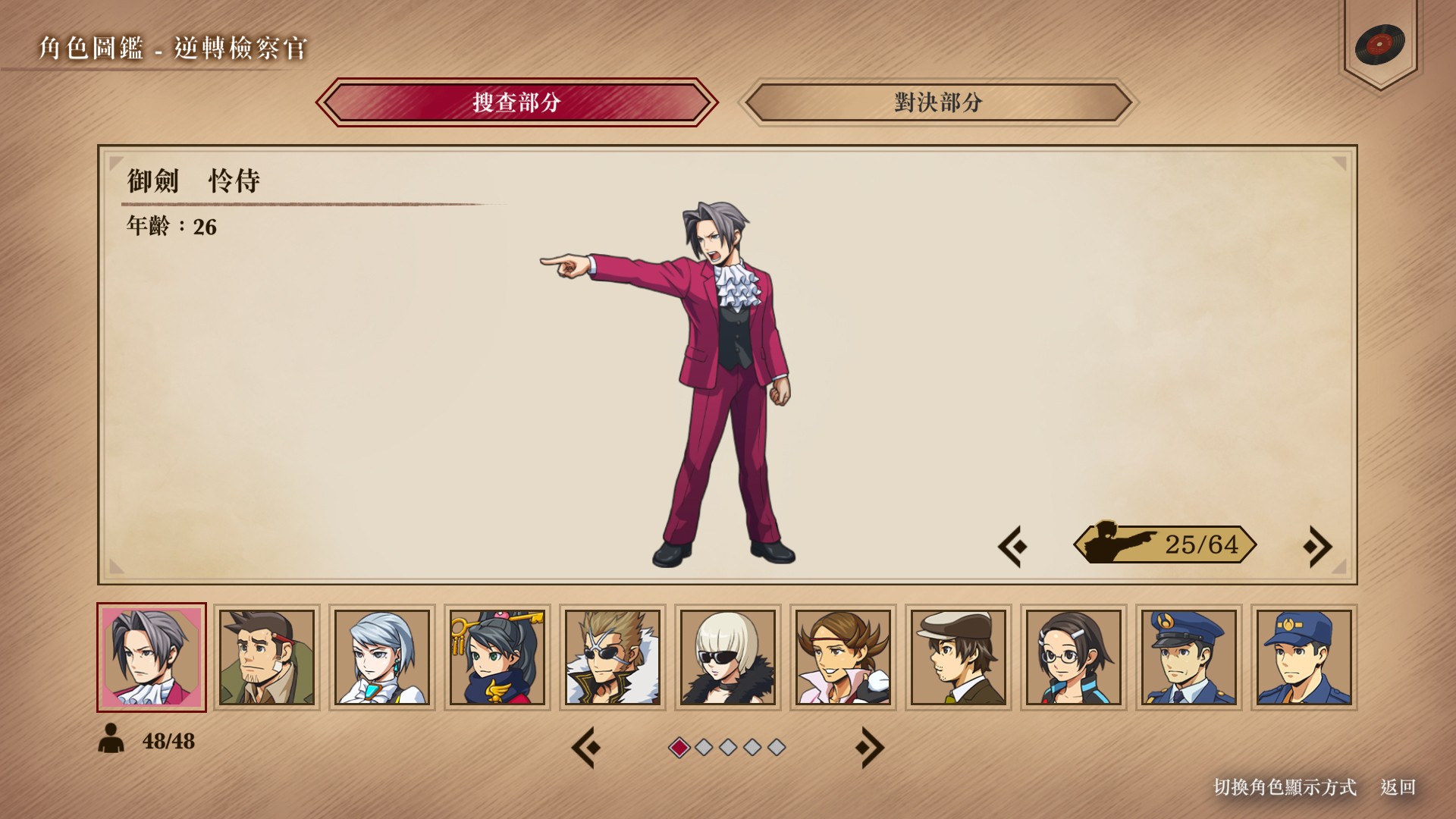Go to previous character page arrow
This screenshot has width=1456, height=819.
586,748
